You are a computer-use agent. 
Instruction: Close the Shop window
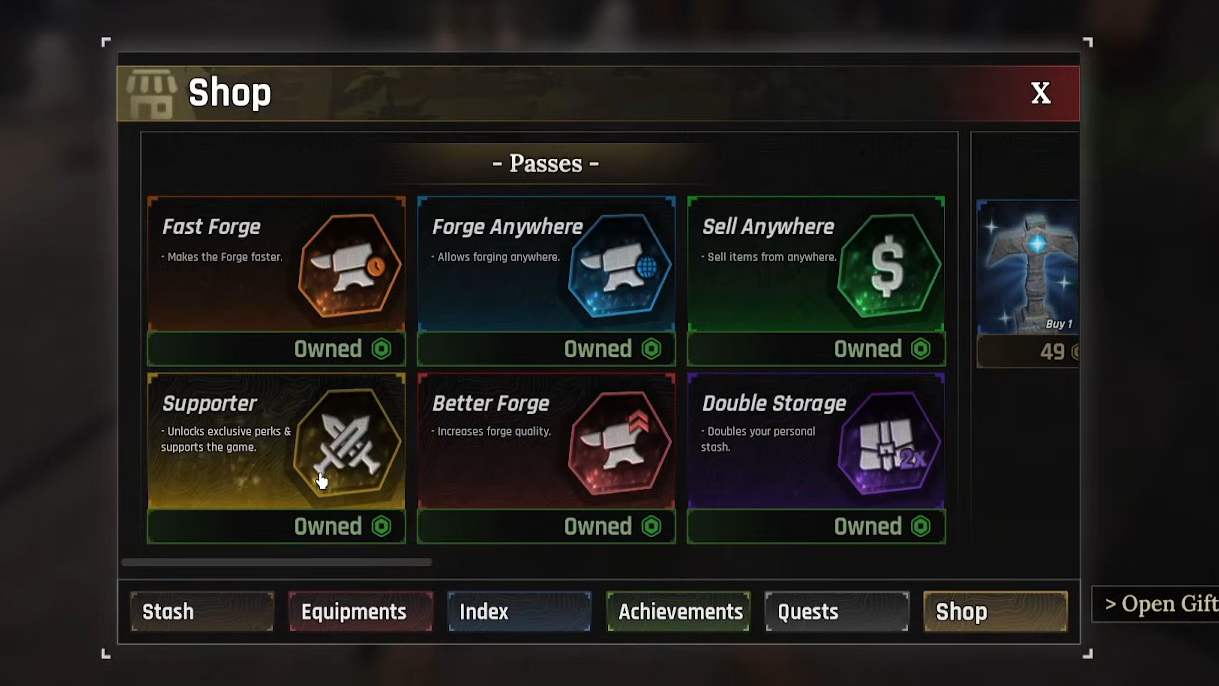click(1040, 93)
